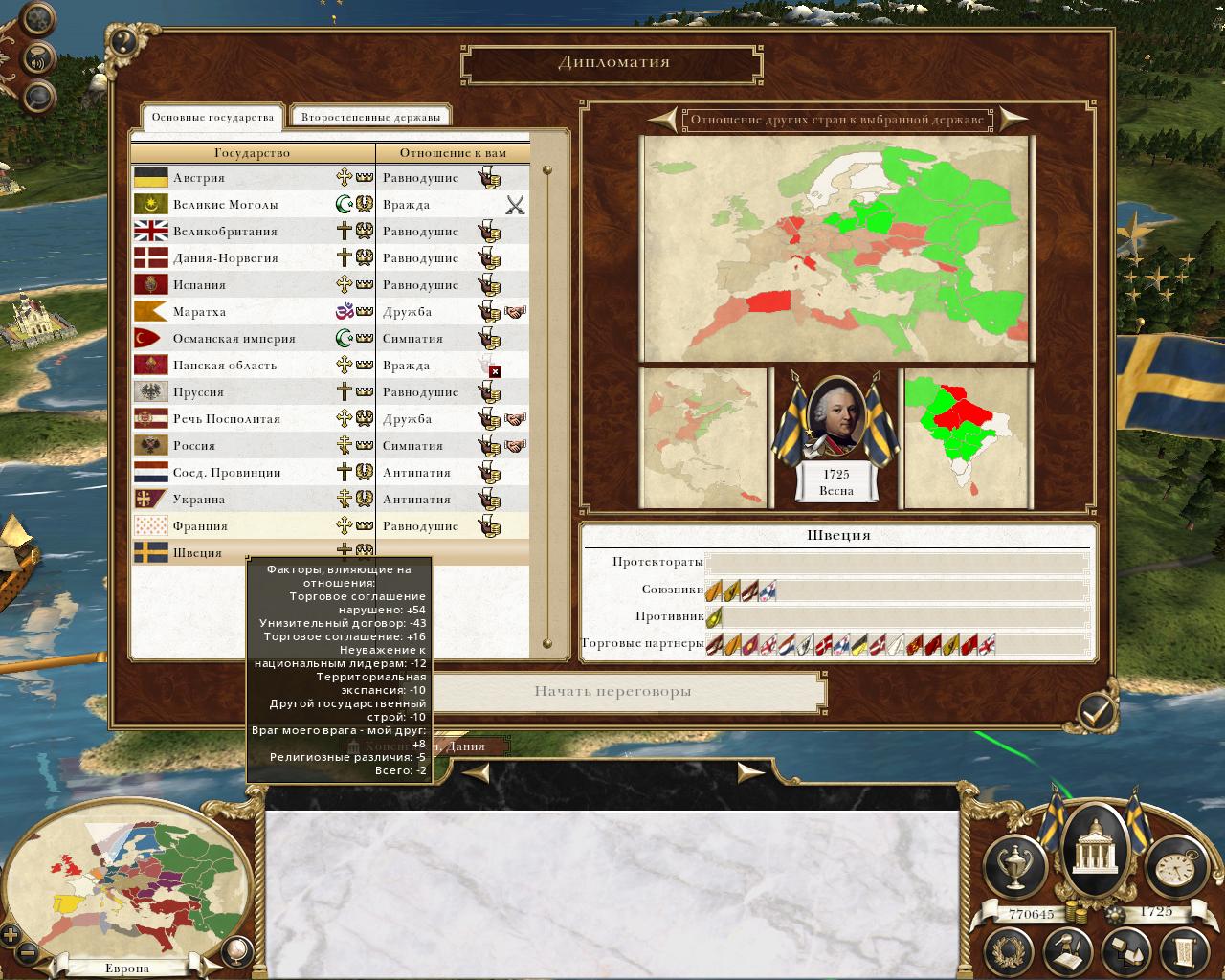The height and width of the screenshot is (980, 1225).
Task: Toggle the sound speaker icon
Action: [x=38, y=58]
